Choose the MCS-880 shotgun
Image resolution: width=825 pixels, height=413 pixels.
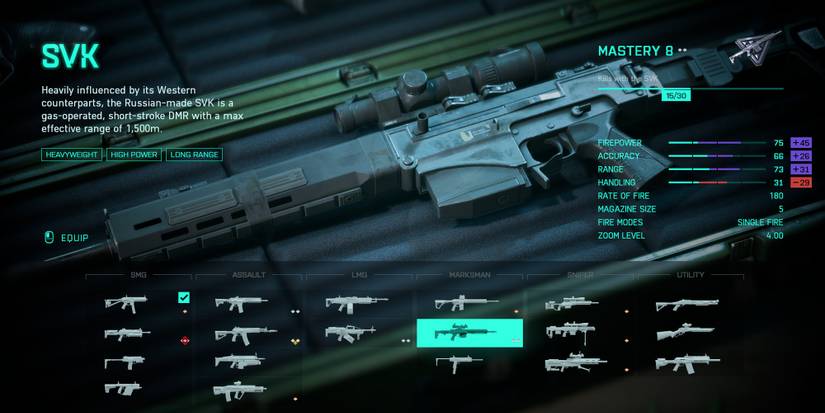(x=686, y=303)
